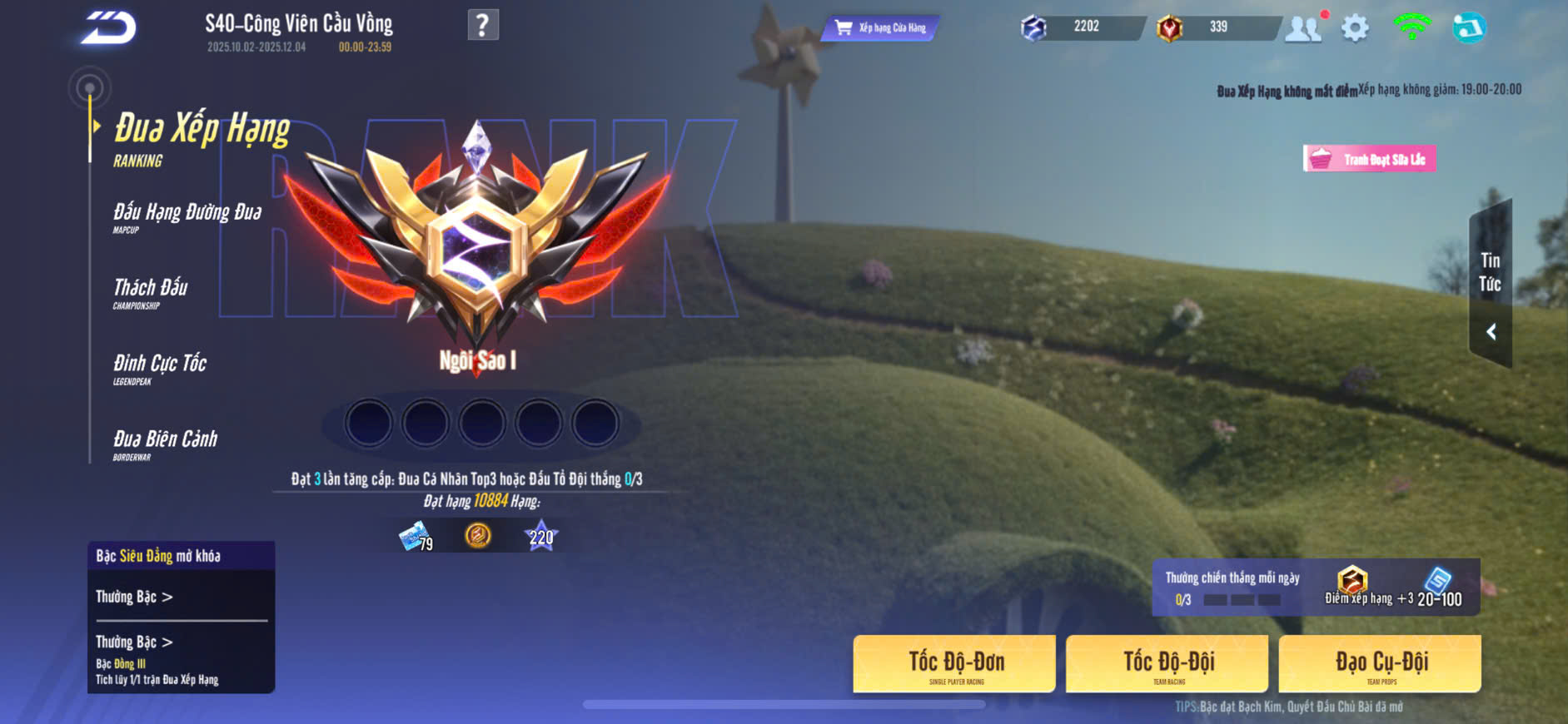Start a Tốc Độ-Đơn single race
Viewport: 1568px width, 724px height.
coord(954,664)
